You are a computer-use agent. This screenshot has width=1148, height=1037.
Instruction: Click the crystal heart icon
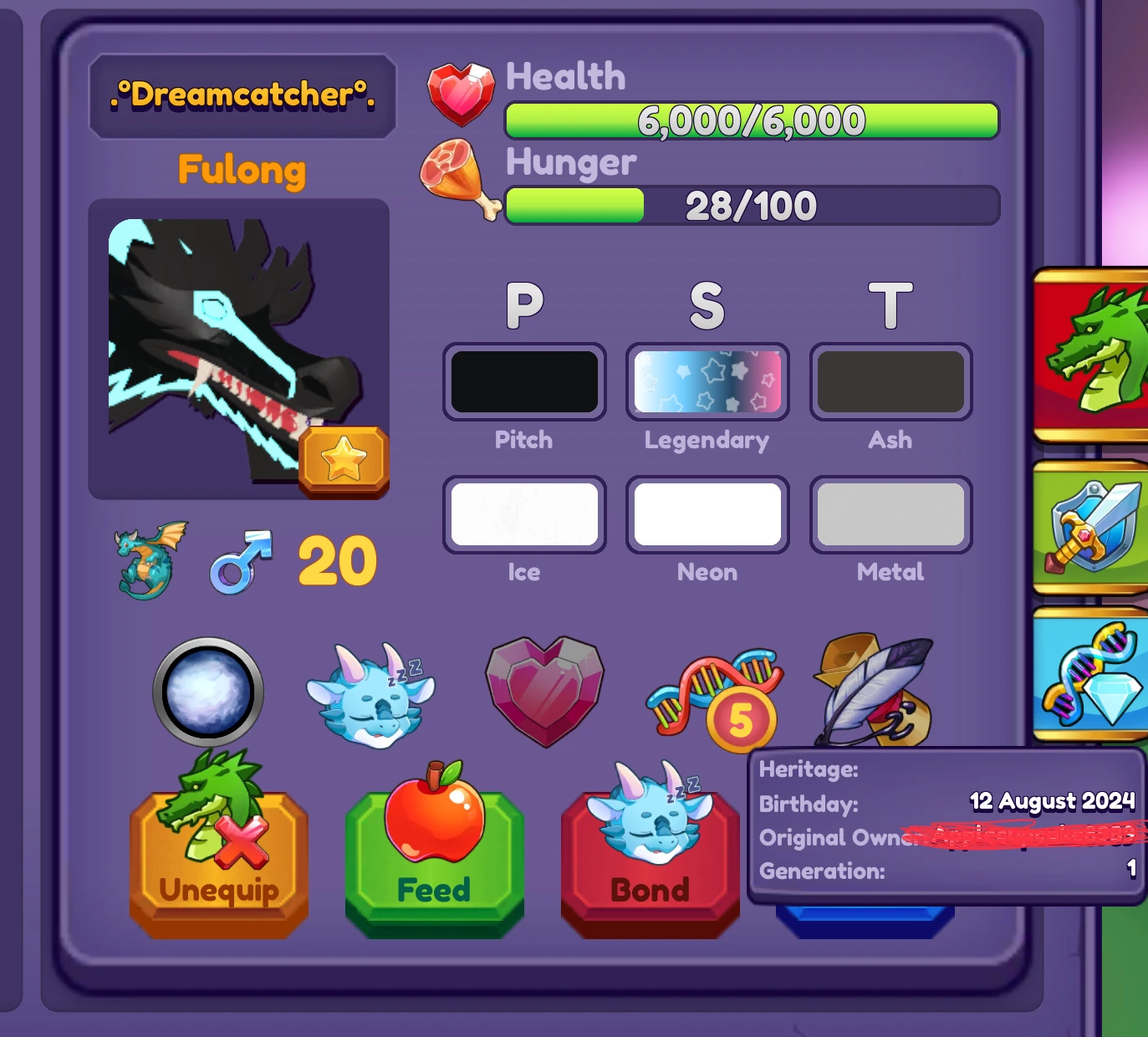point(543,690)
